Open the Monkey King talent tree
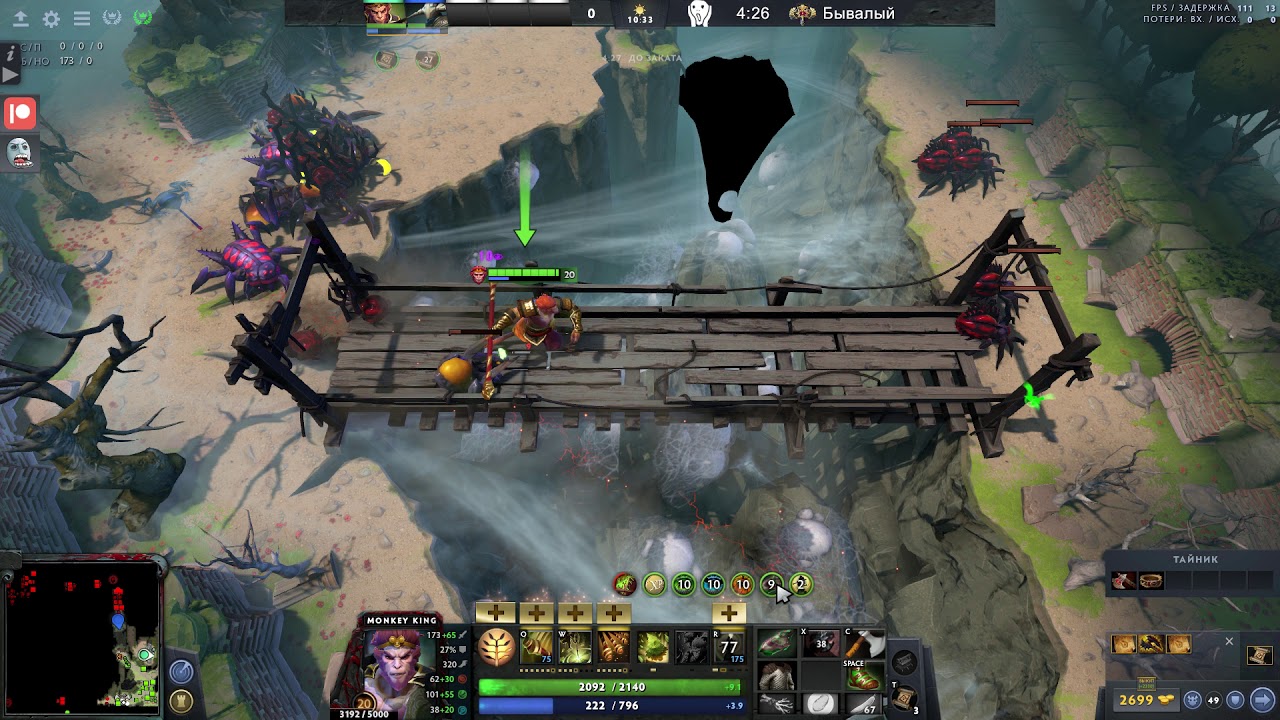This screenshot has height=720, width=1280. (x=496, y=649)
